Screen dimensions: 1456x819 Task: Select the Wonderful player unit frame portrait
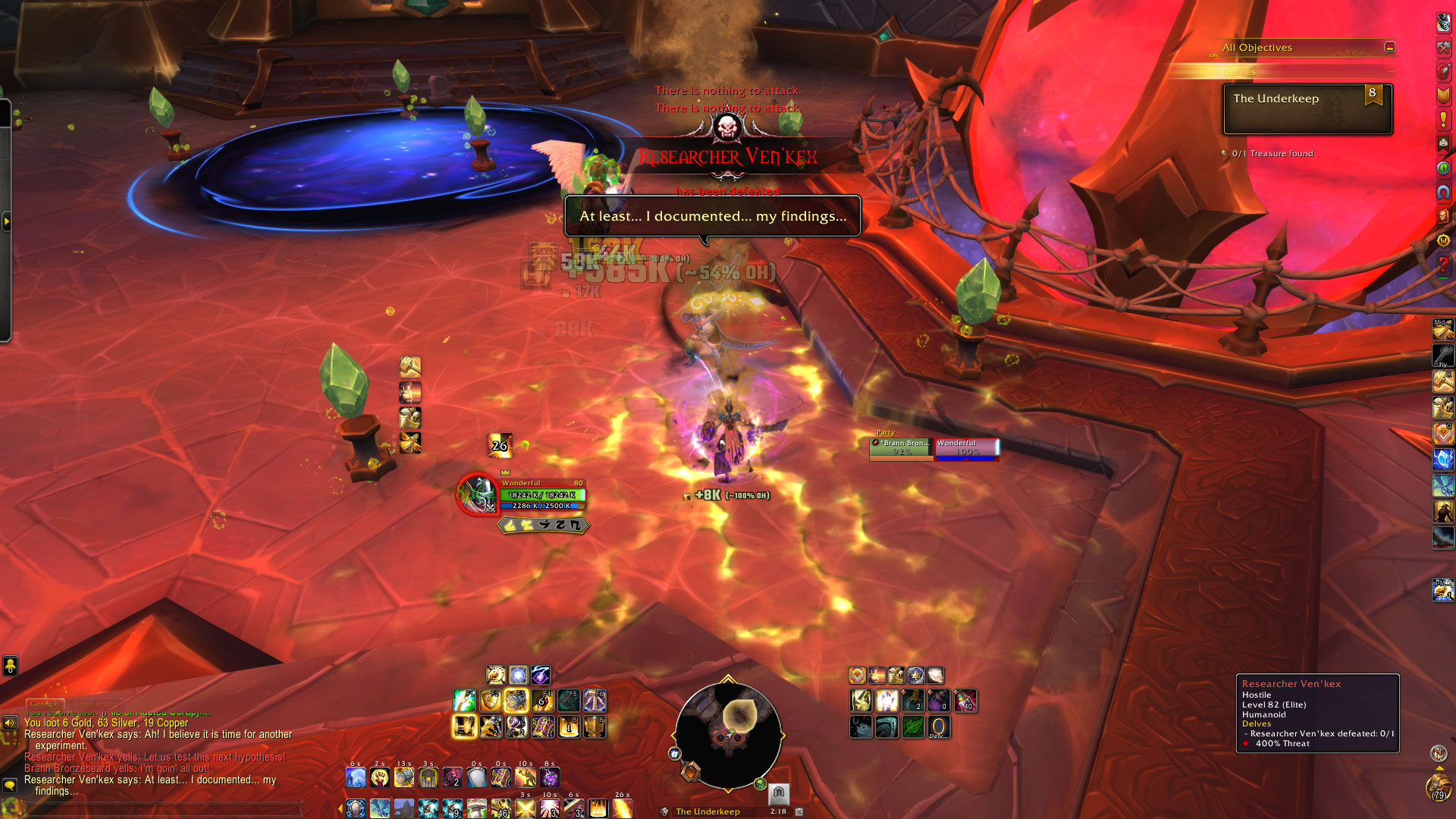pos(477,494)
